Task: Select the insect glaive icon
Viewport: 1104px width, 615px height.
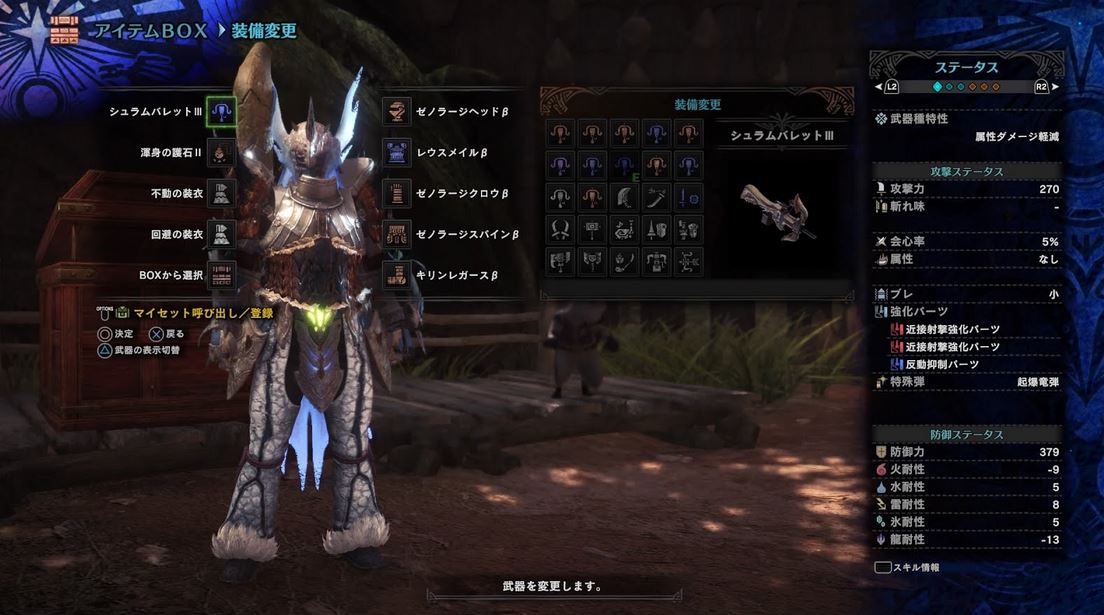Action: point(625,261)
